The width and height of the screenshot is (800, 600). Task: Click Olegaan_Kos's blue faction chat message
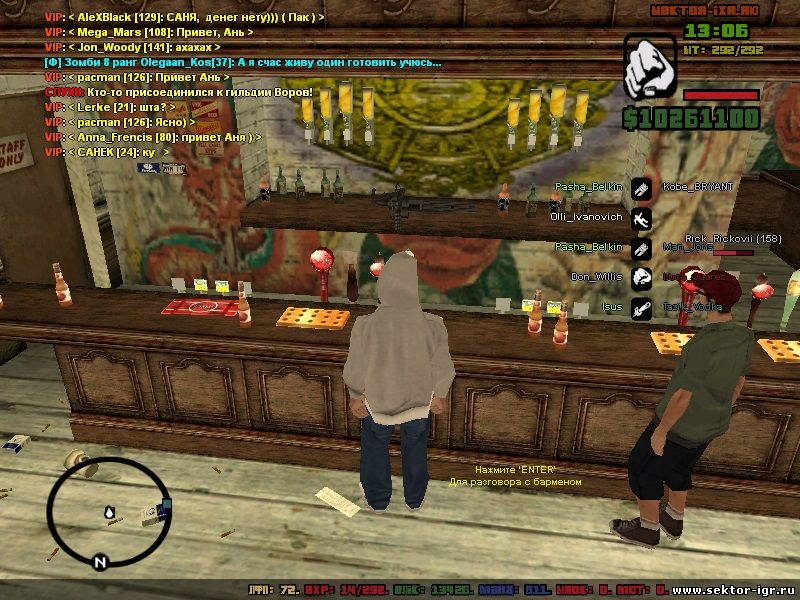click(x=242, y=62)
